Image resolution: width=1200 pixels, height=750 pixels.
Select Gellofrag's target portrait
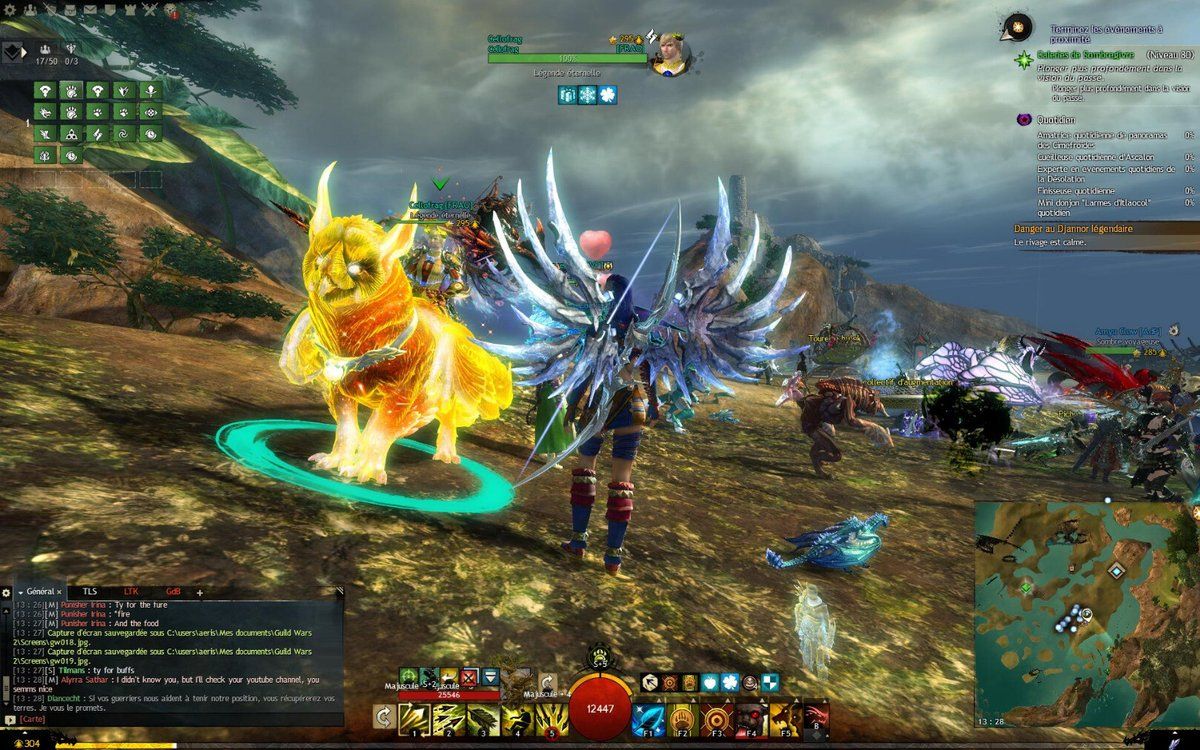pyautogui.click(x=669, y=54)
